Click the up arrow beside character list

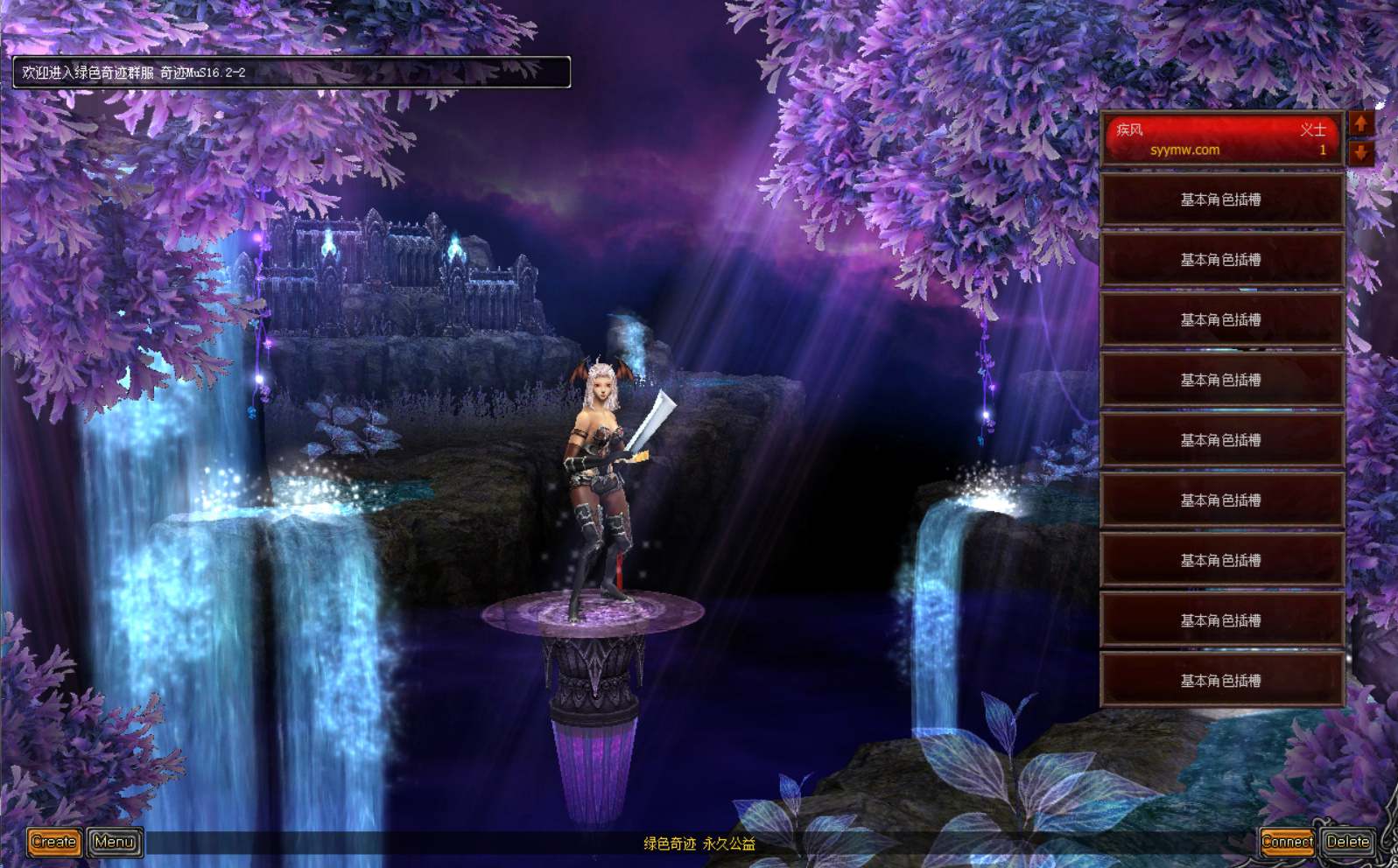[x=1360, y=123]
